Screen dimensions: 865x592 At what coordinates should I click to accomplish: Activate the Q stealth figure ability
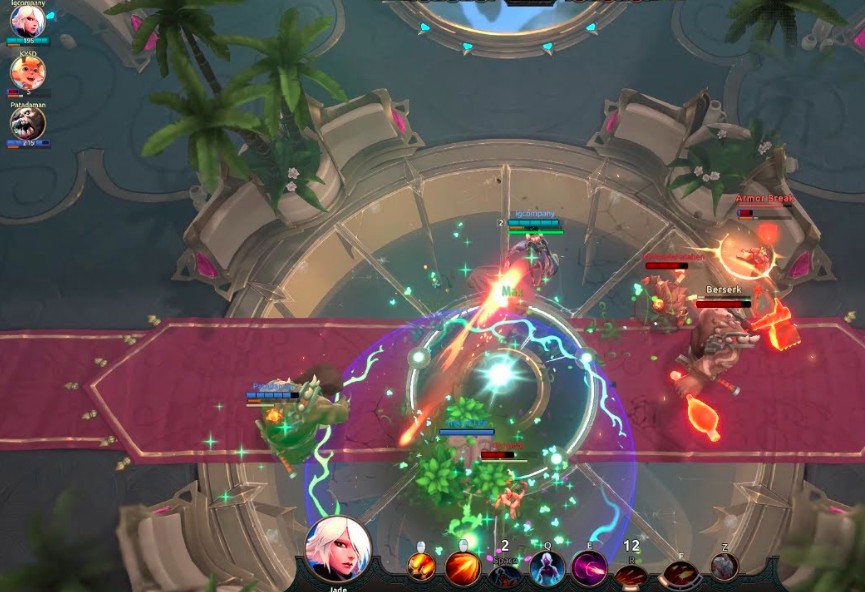coord(548,568)
